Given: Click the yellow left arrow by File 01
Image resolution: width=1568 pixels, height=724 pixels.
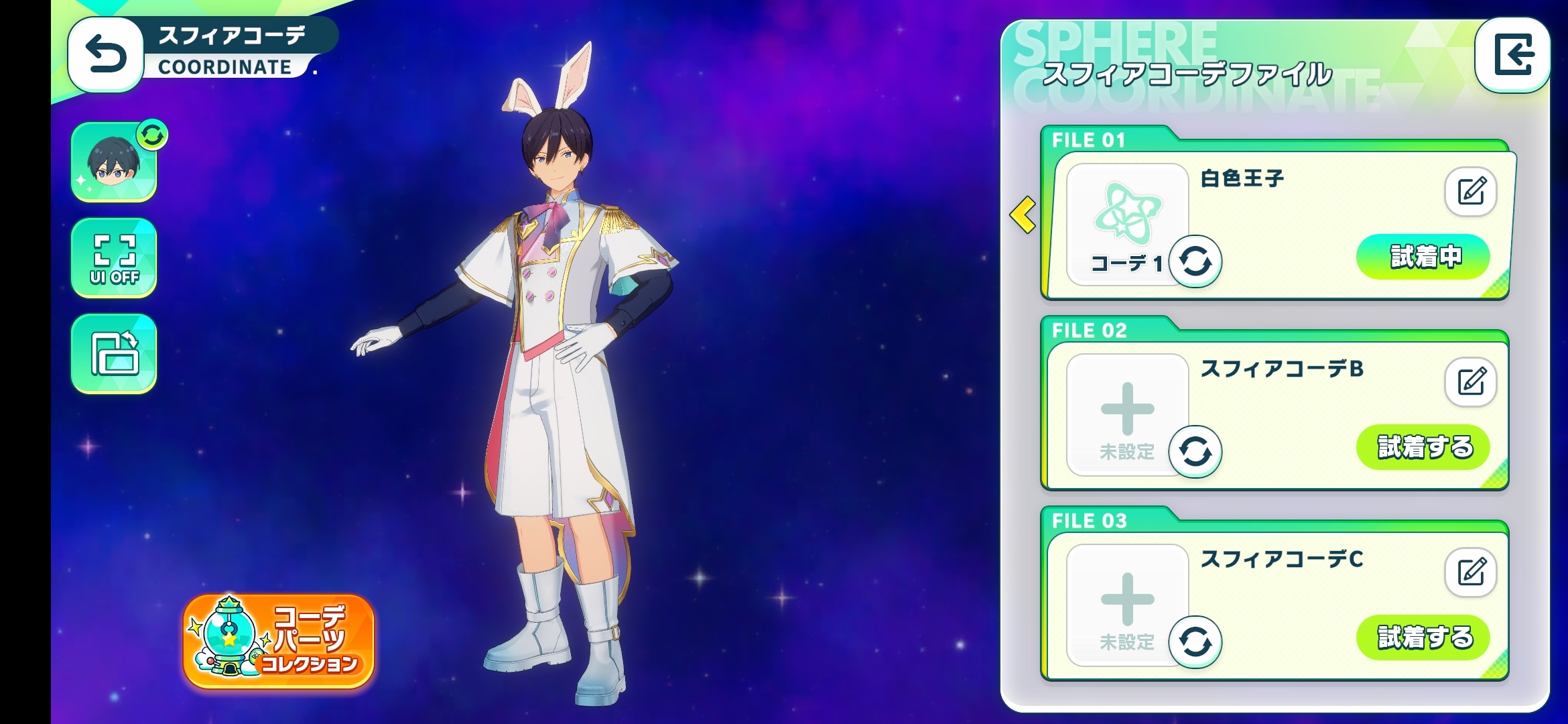Looking at the screenshot, I should click(1023, 215).
